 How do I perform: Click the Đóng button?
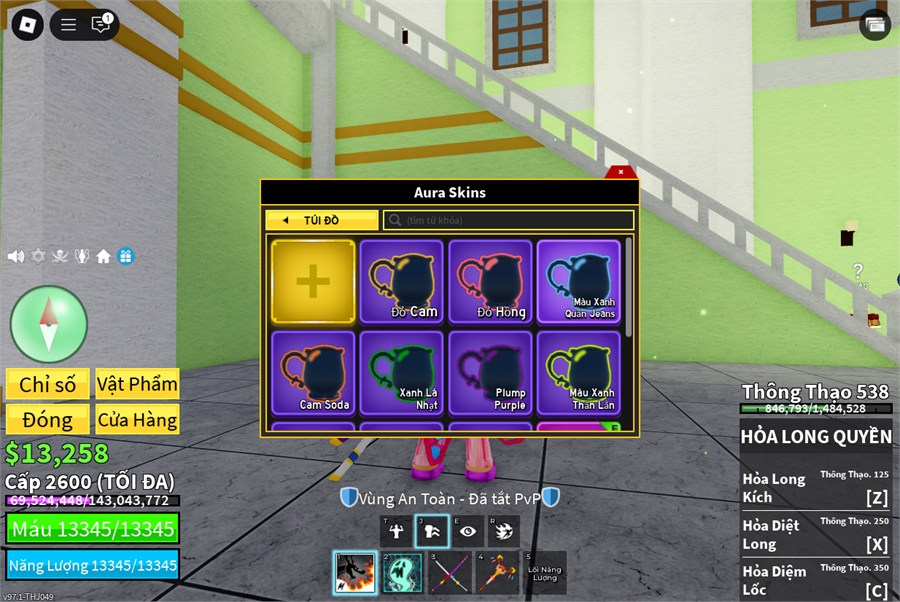[x=47, y=420]
